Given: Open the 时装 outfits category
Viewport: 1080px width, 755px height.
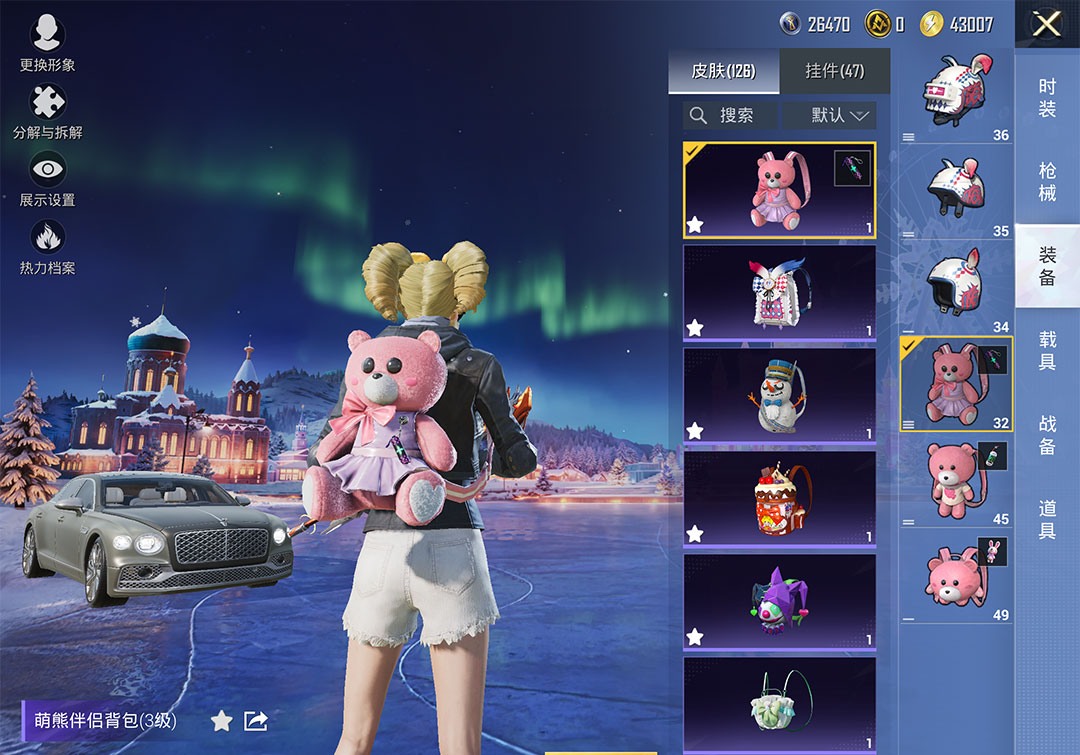Looking at the screenshot, I should pos(1047,98).
